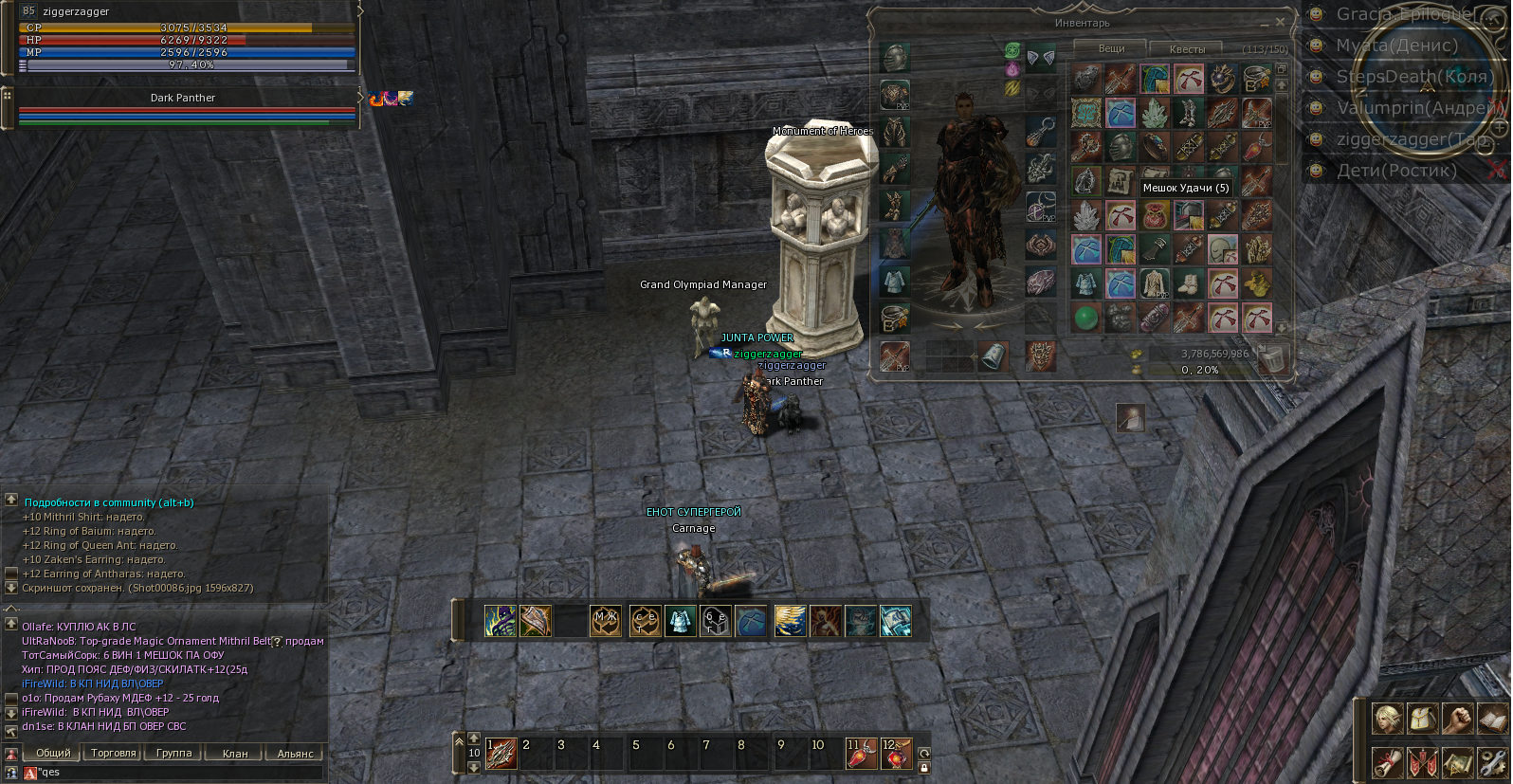Select the equipped helmet slot
Screen dimensions: 1513x784
pos(894,58)
